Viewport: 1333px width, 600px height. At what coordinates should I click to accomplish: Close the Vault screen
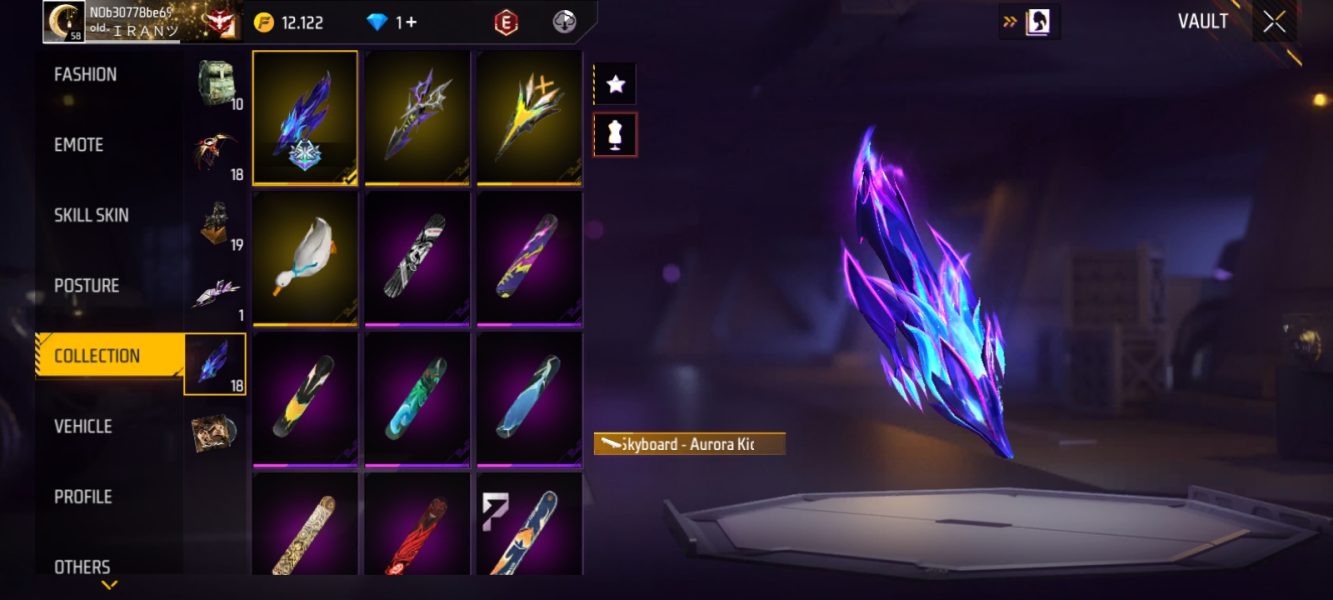tap(1274, 22)
